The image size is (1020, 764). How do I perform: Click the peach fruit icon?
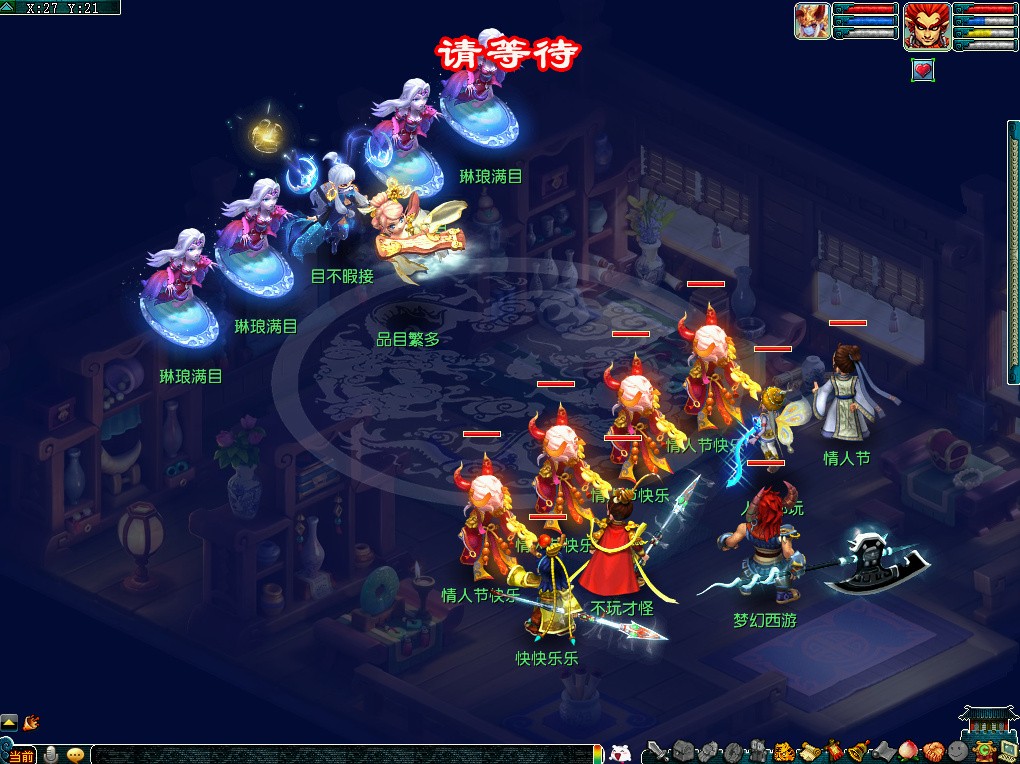pos(908,751)
